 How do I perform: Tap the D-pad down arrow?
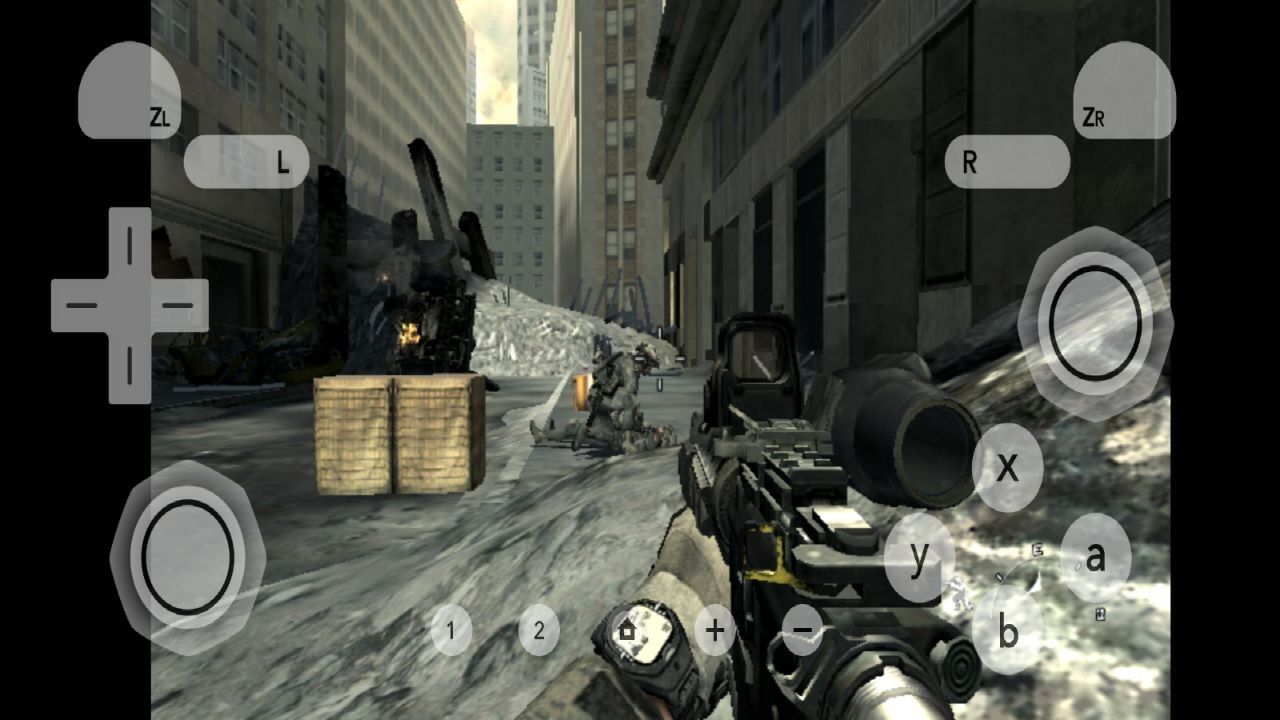129,367
